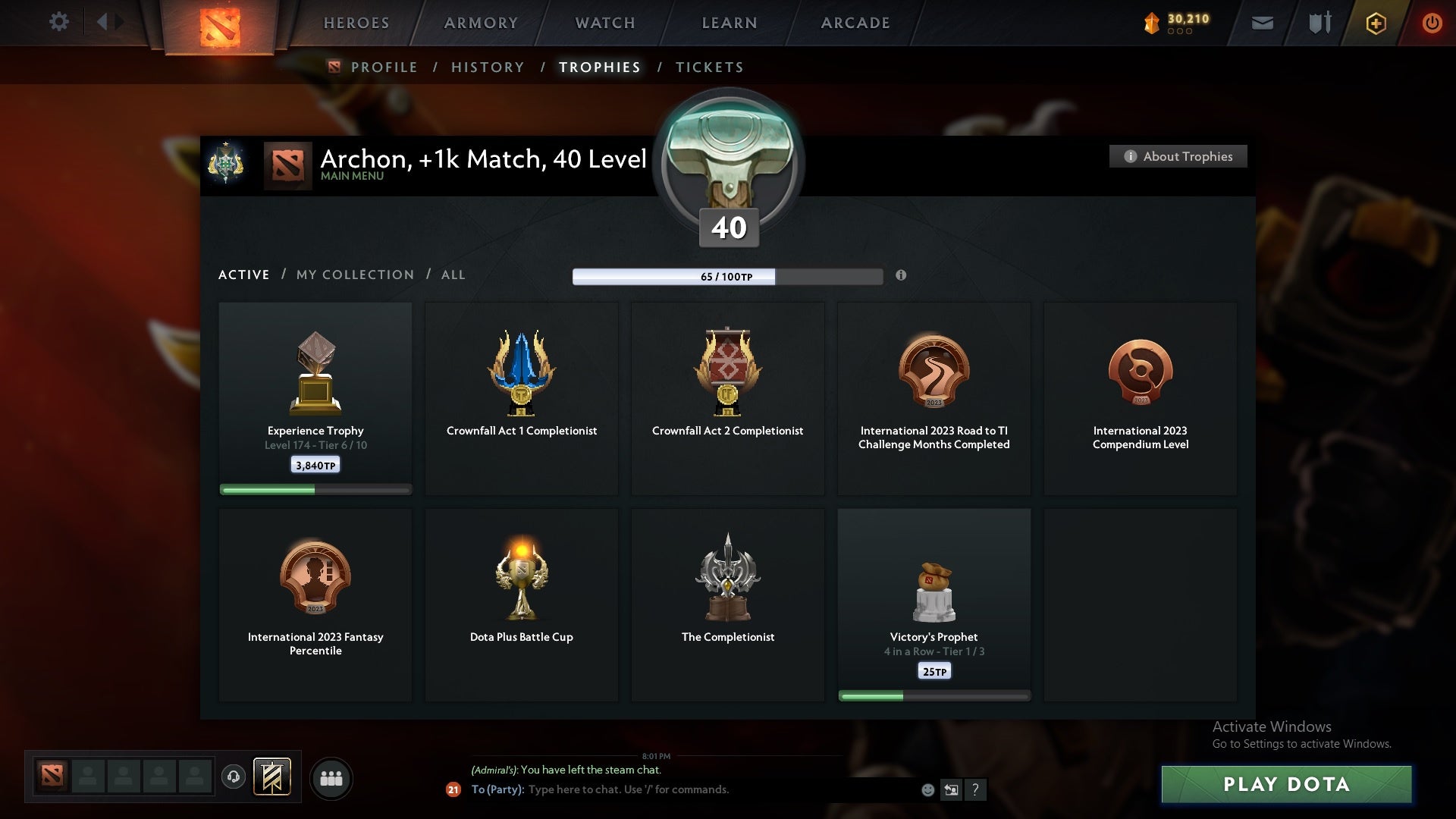Click the chat help question mark toggle
Image resolution: width=1456 pixels, height=819 pixels.
pyautogui.click(x=975, y=789)
